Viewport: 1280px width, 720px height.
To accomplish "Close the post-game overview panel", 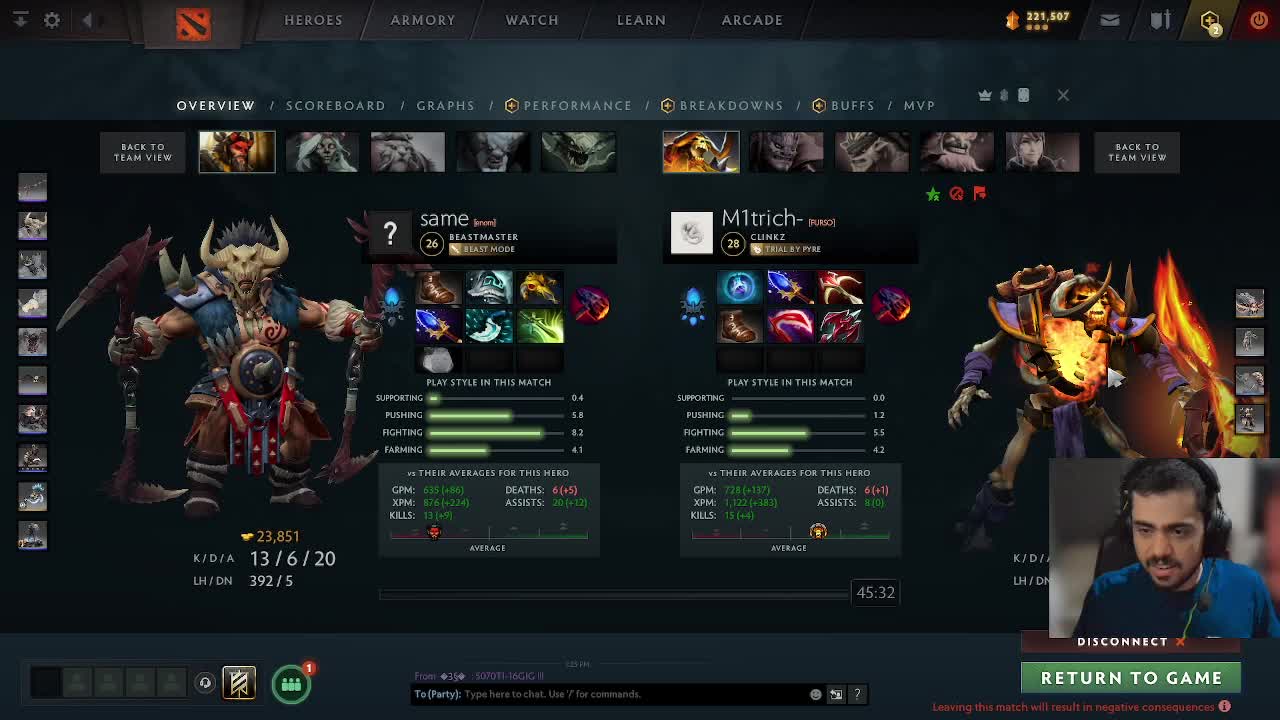I will point(1063,95).
